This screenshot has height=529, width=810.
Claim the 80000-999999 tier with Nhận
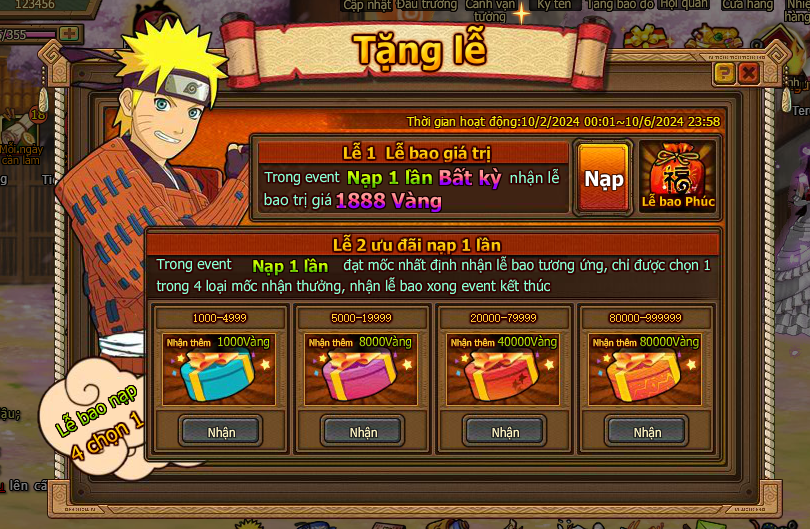(x=647, y=432)
